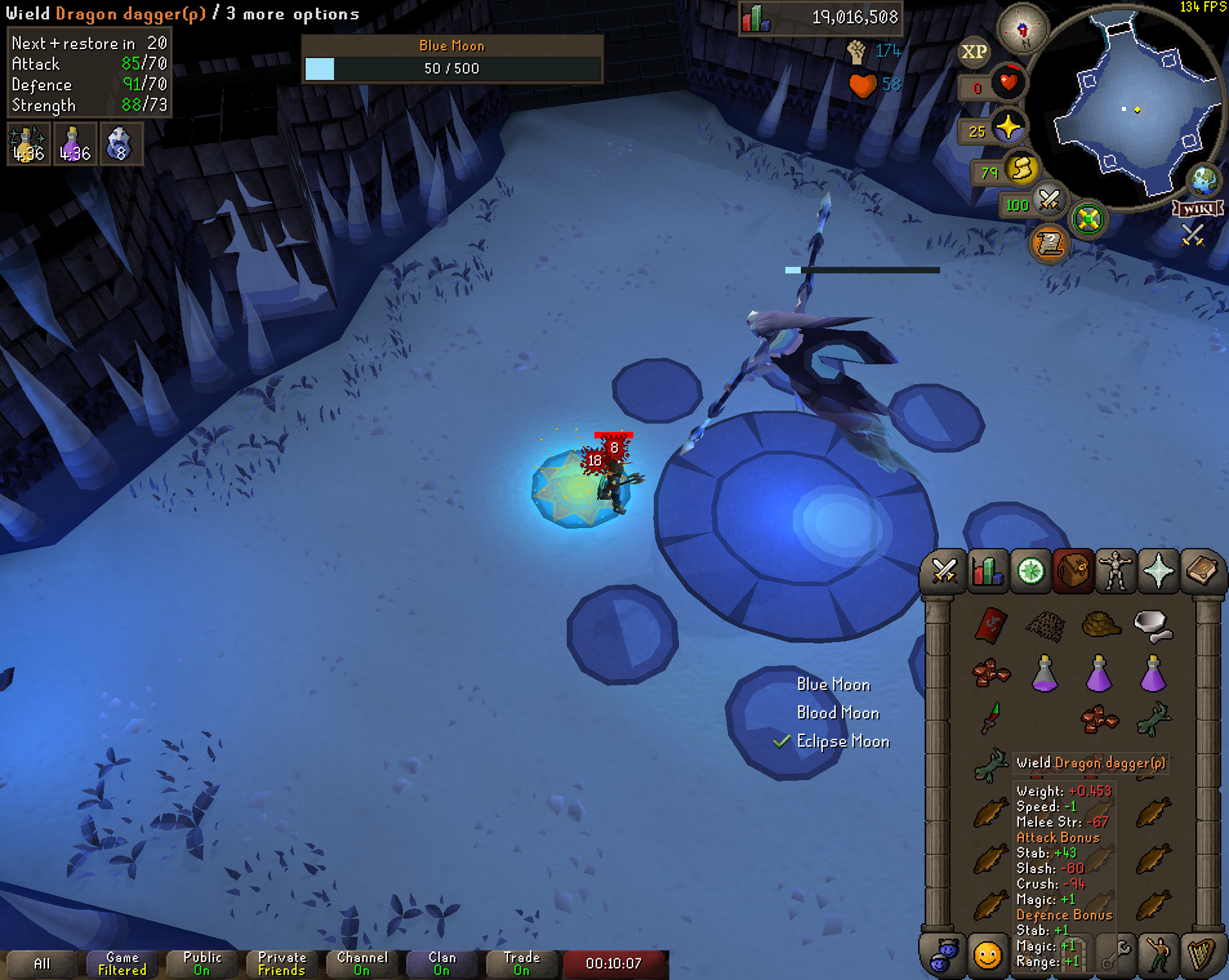Screen dimensions: 1229x980
Task: Toggle the XP drops button
Action: [974, 52]
